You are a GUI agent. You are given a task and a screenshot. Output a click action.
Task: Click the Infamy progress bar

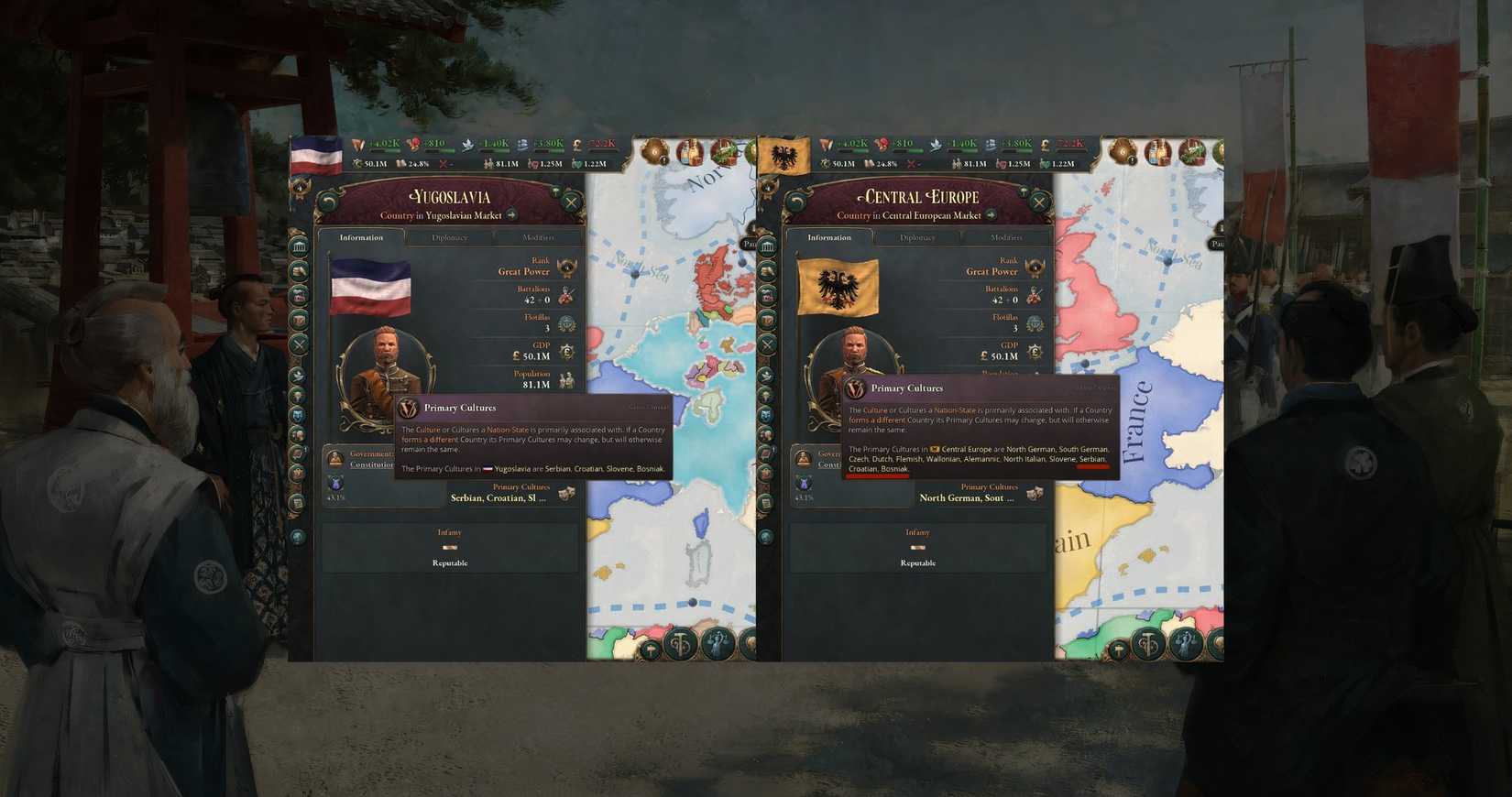[x=449, y=547]
